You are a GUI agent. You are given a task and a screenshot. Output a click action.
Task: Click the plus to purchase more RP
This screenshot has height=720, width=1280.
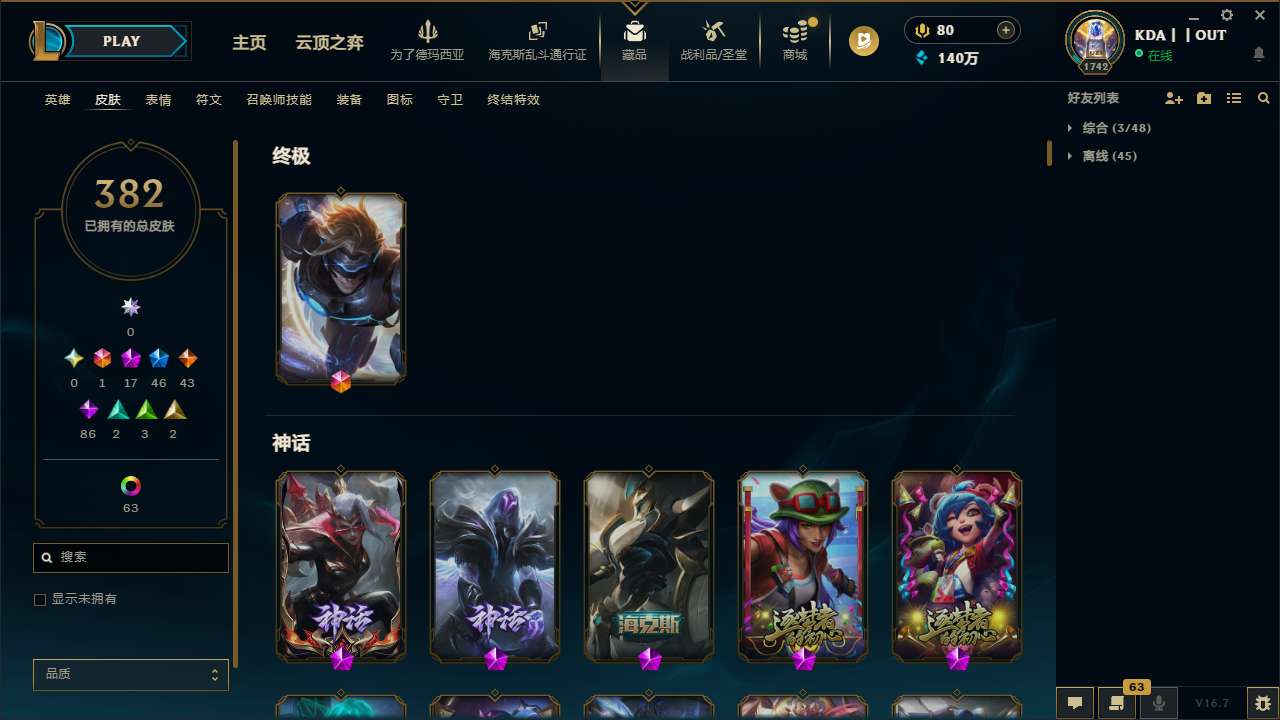tap(1004, 30)
